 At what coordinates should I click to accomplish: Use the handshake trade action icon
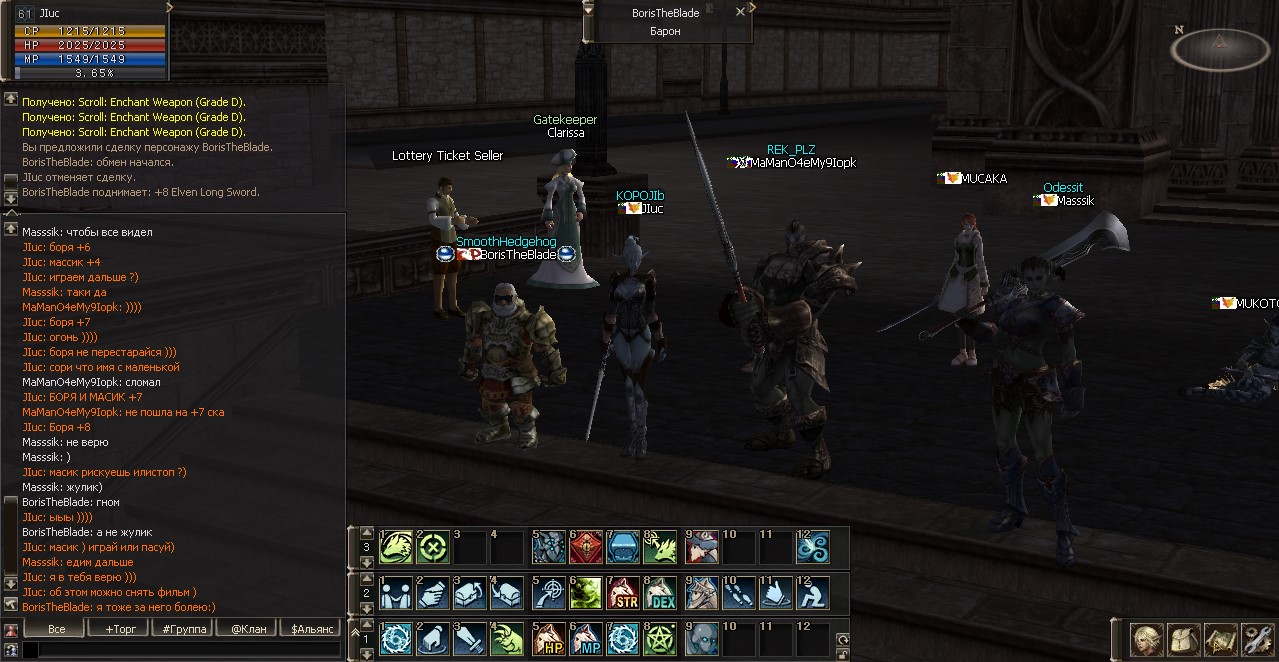[x=432, y=593]
